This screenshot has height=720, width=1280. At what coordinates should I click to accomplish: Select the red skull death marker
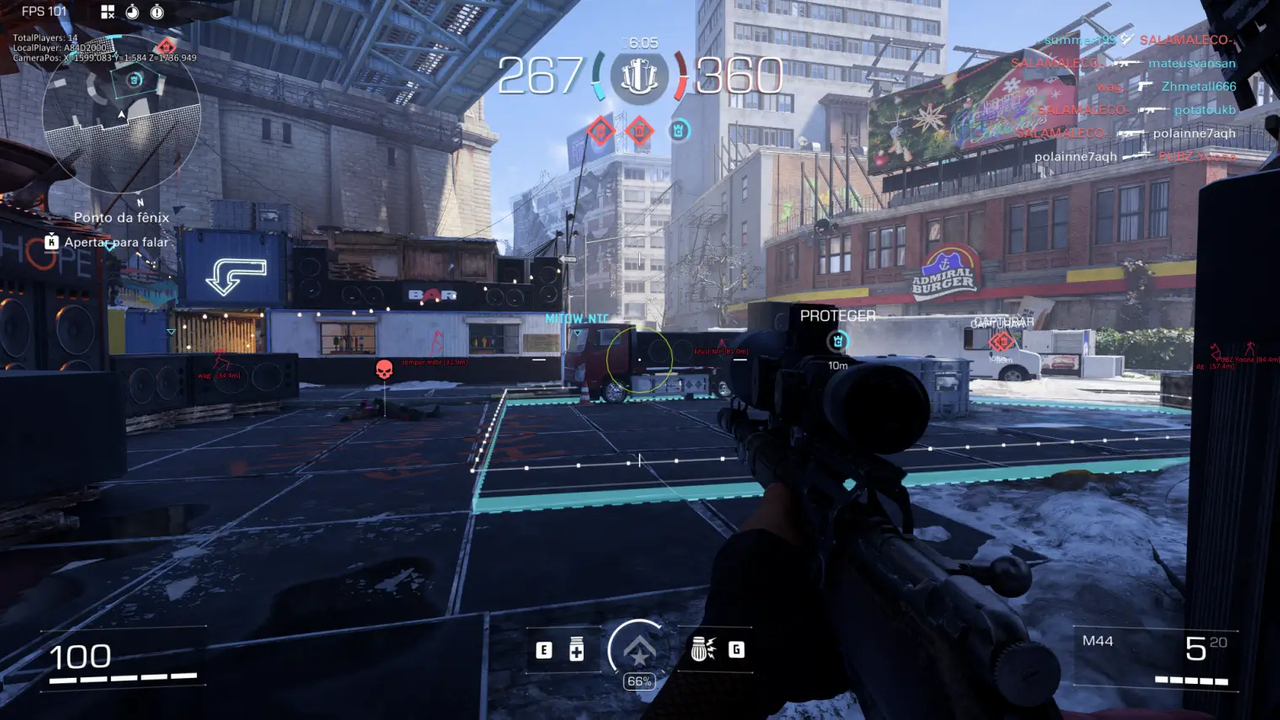[x=384, y=371]
